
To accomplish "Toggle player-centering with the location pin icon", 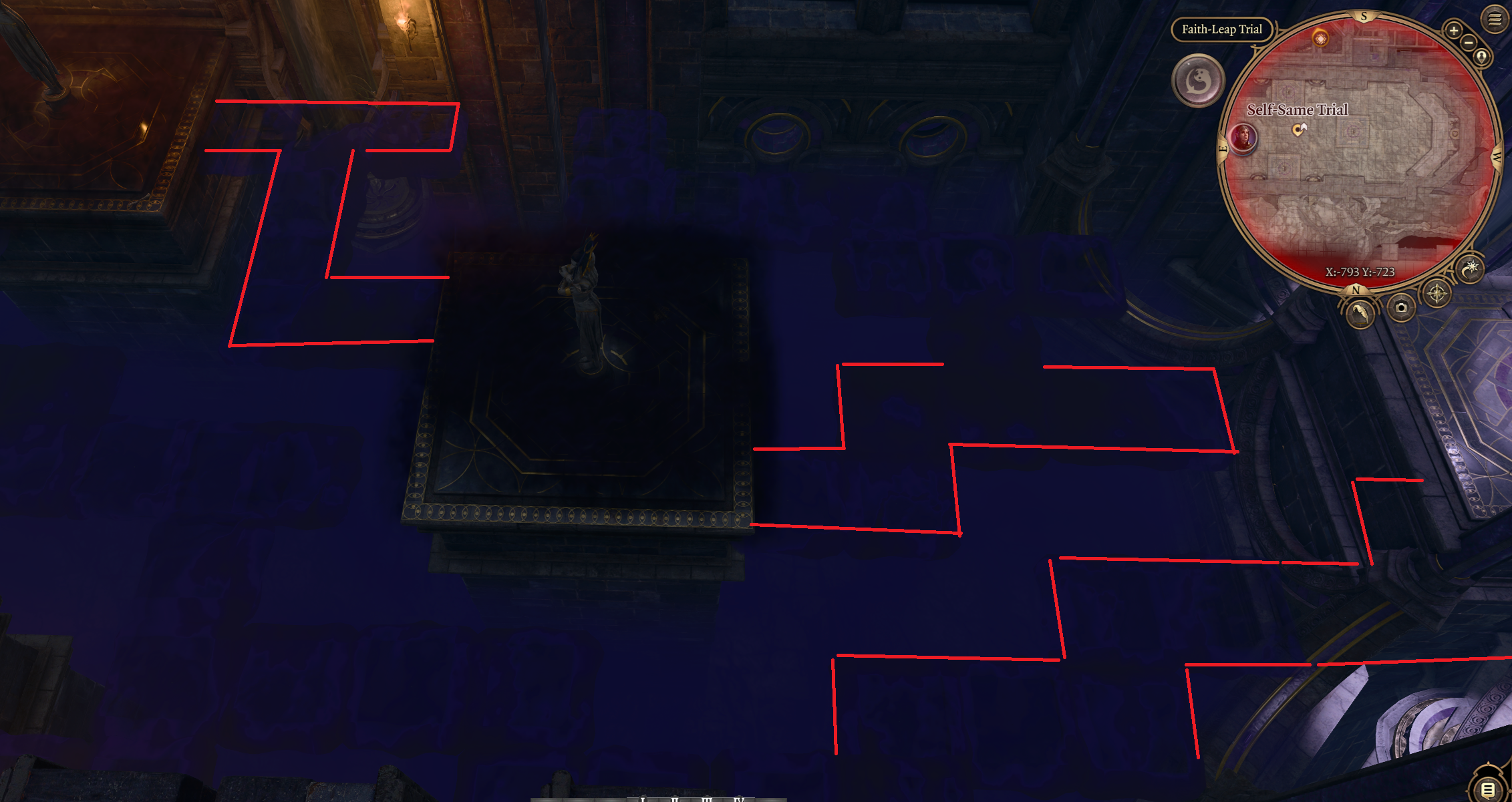I will [1481, 57].
